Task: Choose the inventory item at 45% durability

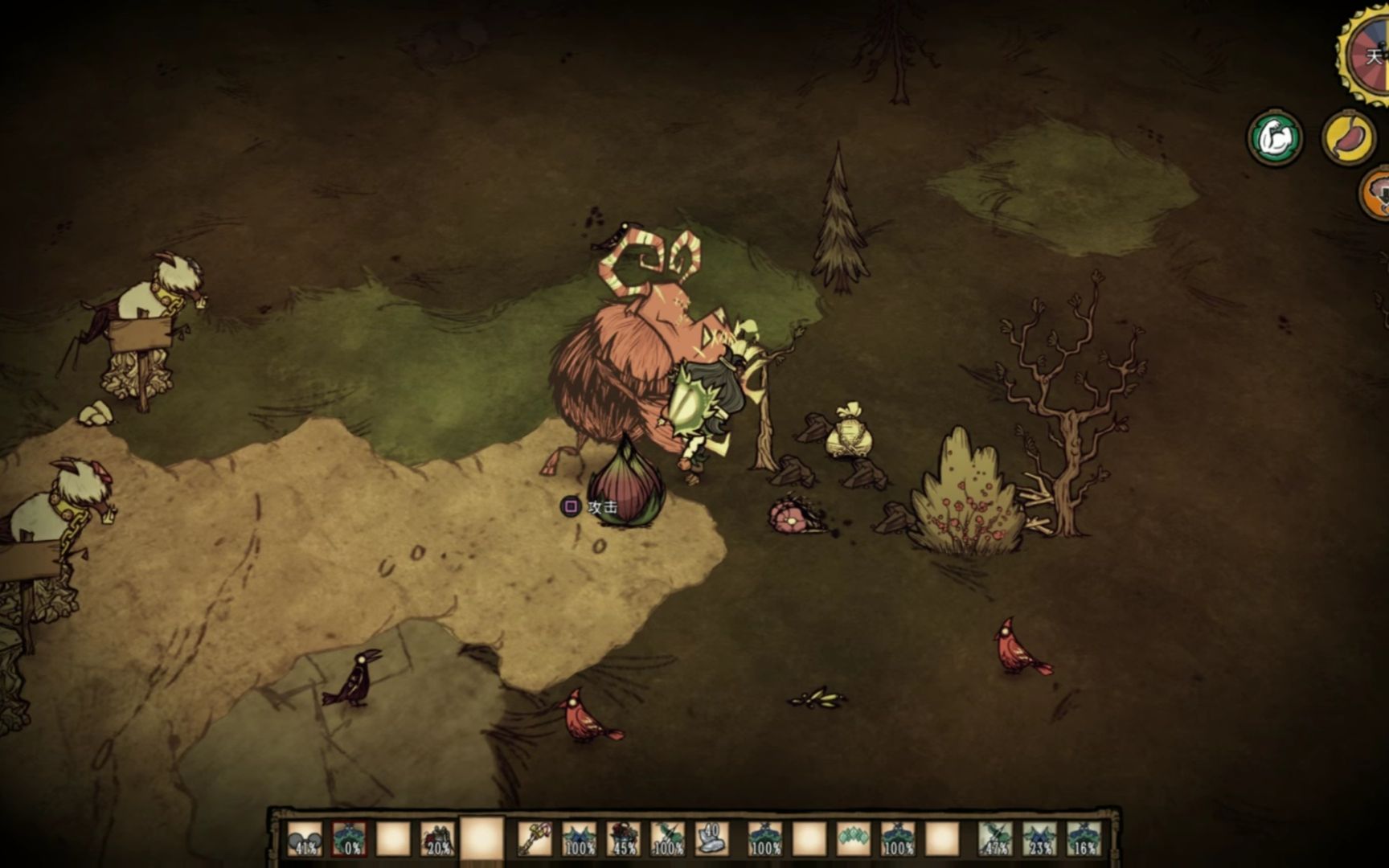Action: point(623,839)
